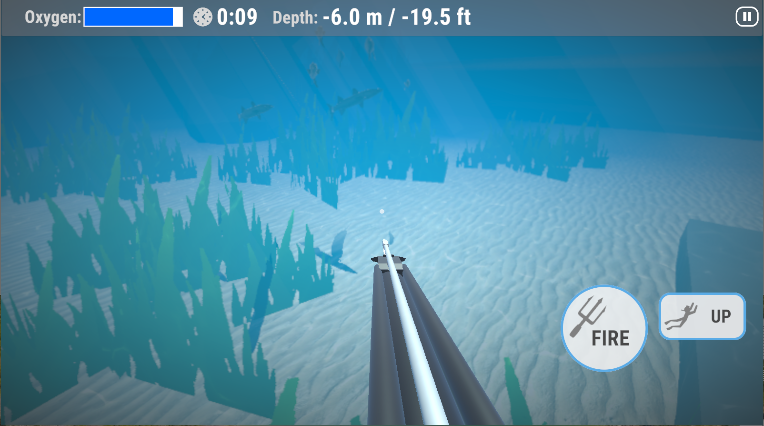
Task: Pause the game with the pause icon
Action: point(746,16)
